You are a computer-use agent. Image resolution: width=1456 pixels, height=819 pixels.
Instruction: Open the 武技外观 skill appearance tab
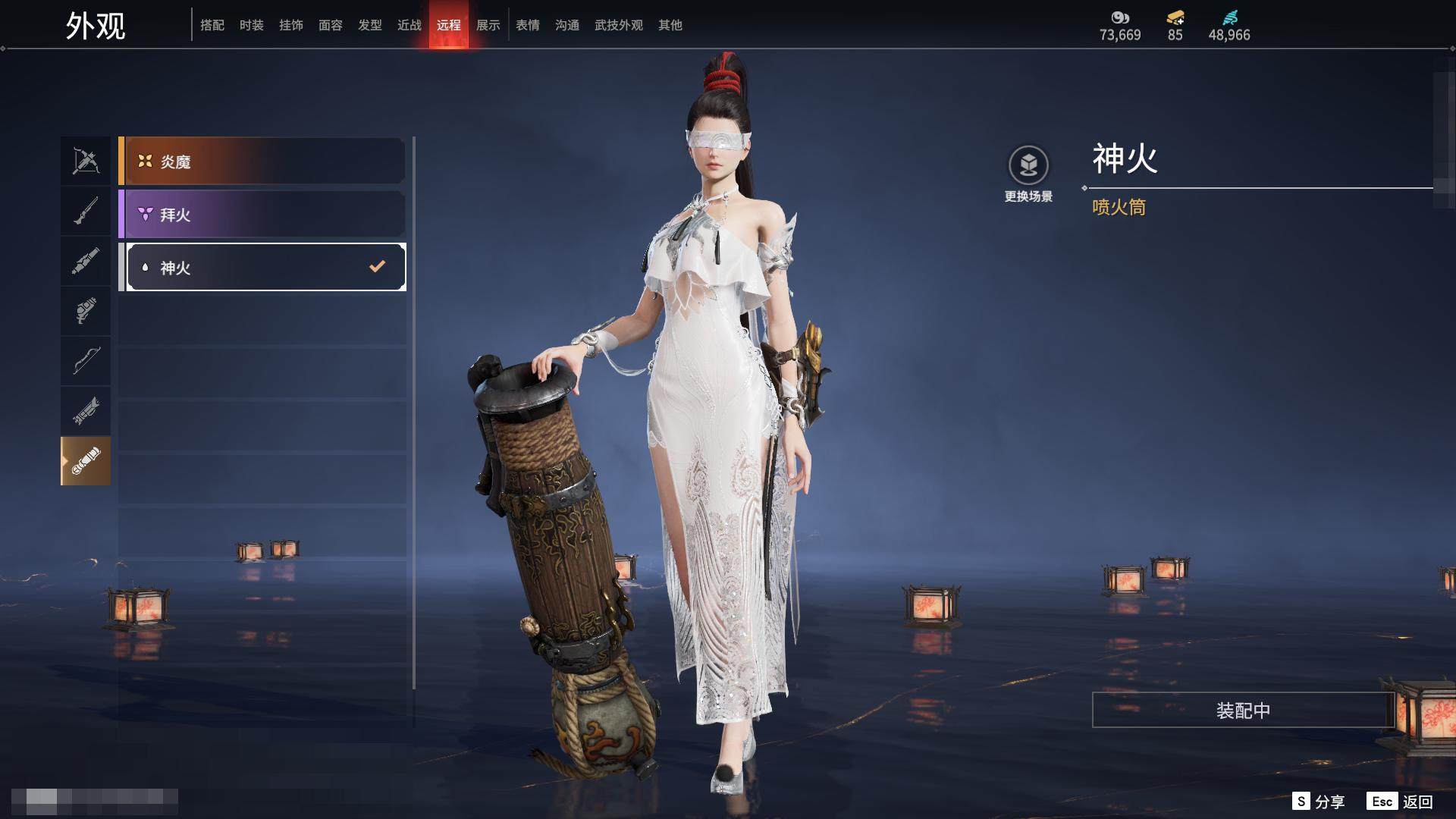tap(619, 25)
